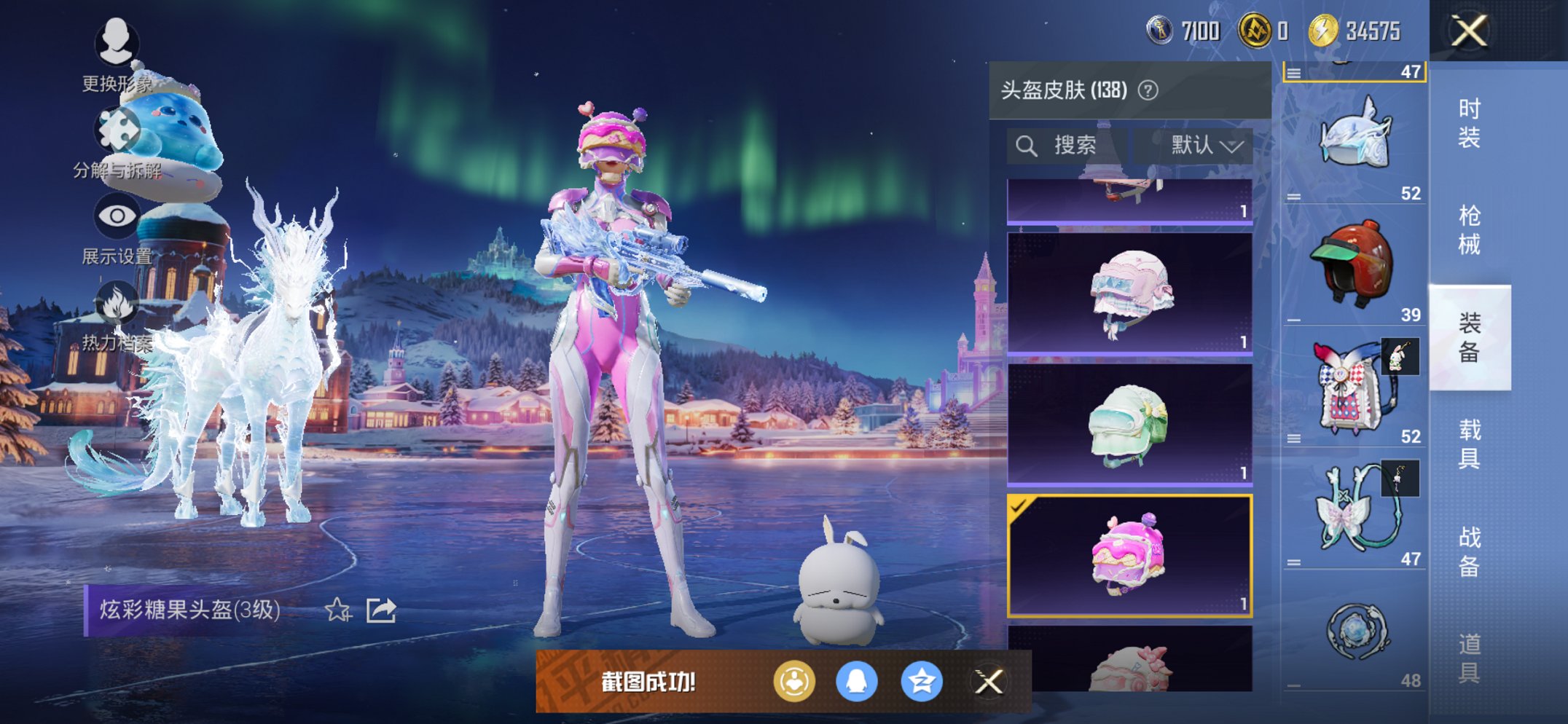The width and height of the screenshot is (1568, 724).
Task: Open the 热力档案 flame profile icon
Action: [x=117, y=301]
